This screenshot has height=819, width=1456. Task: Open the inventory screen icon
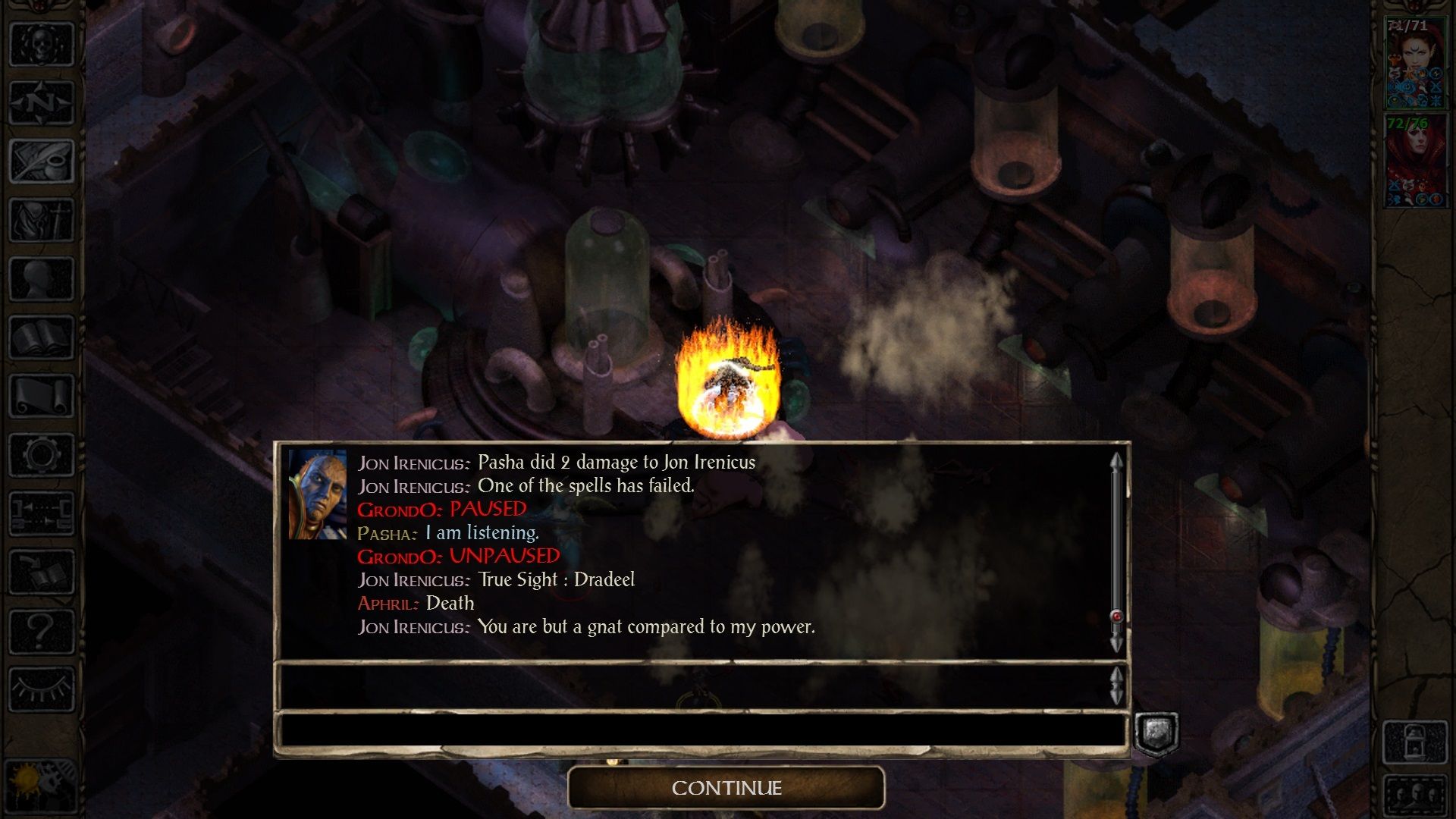pos(42,220)
